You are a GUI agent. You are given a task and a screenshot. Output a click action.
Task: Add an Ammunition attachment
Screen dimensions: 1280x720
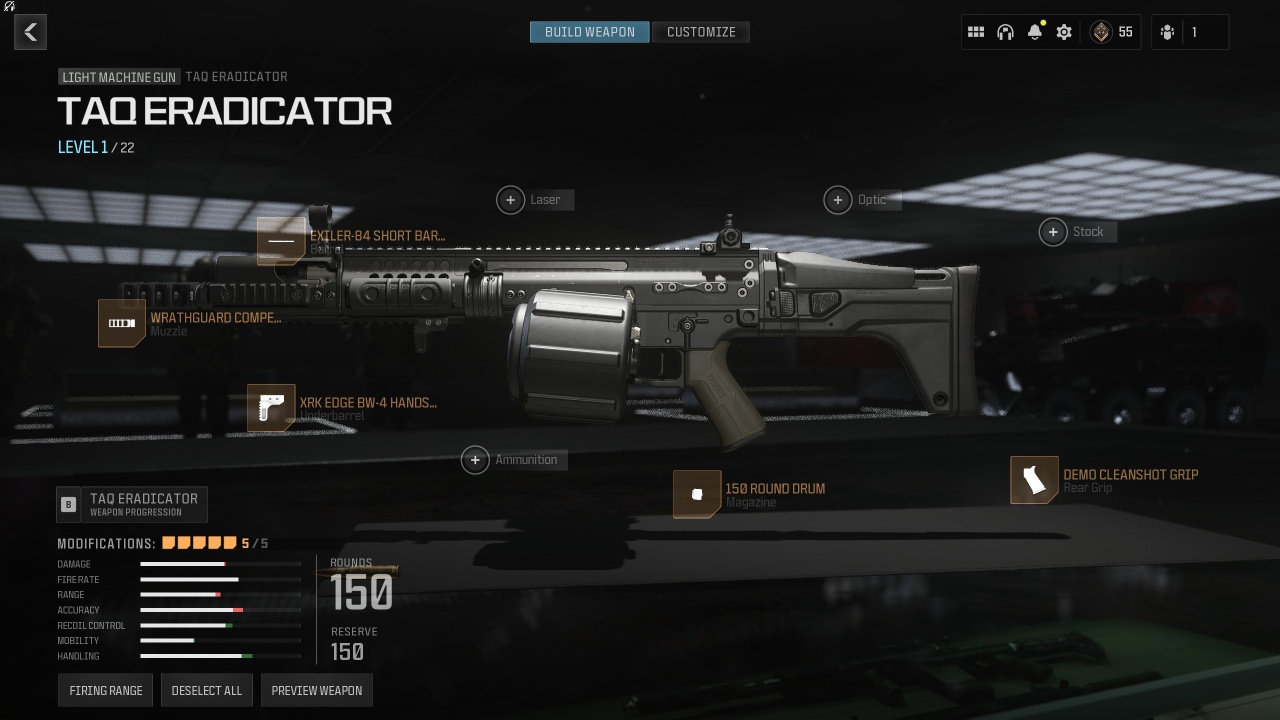(475, 460)
